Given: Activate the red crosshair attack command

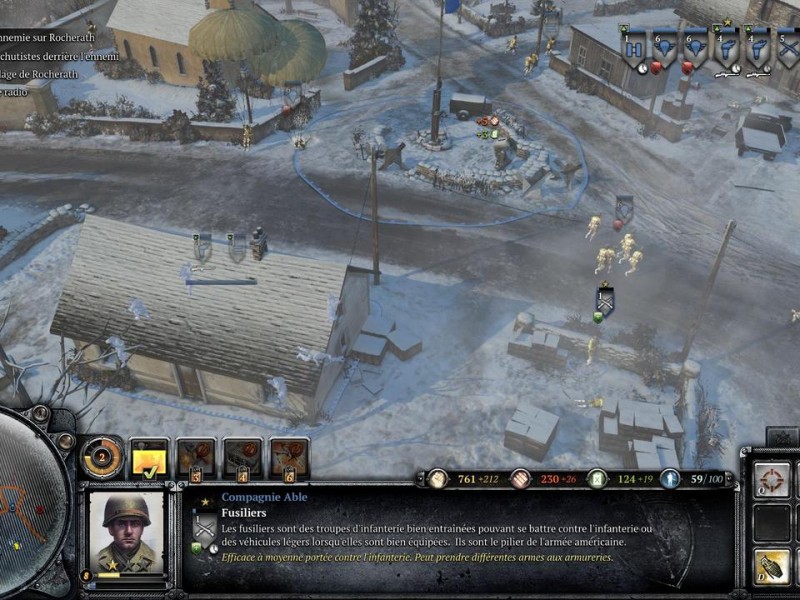Looking at the screenshot, I should pos(772,479).
